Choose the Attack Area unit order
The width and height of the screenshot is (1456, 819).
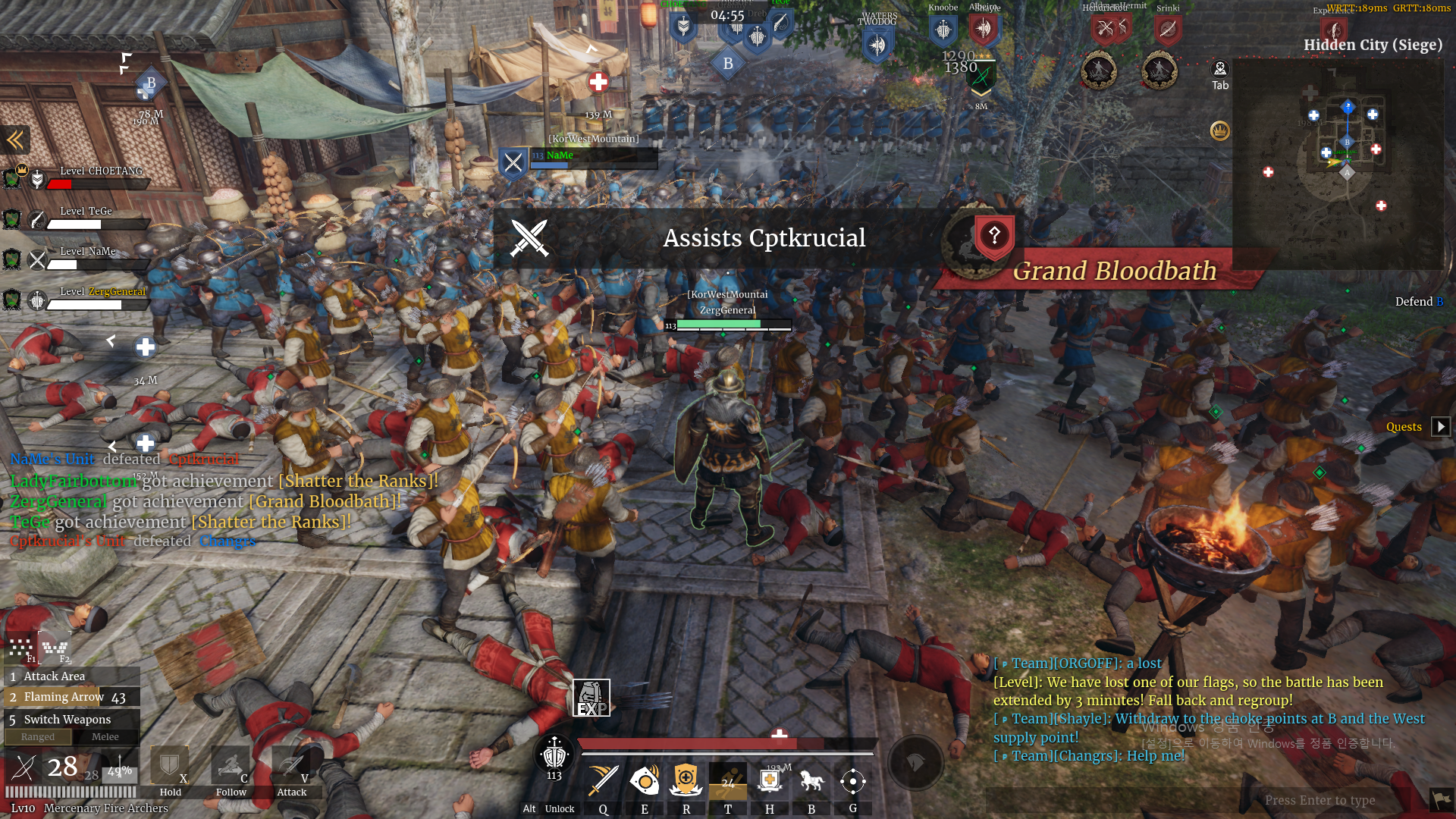[x=72, y=676]
